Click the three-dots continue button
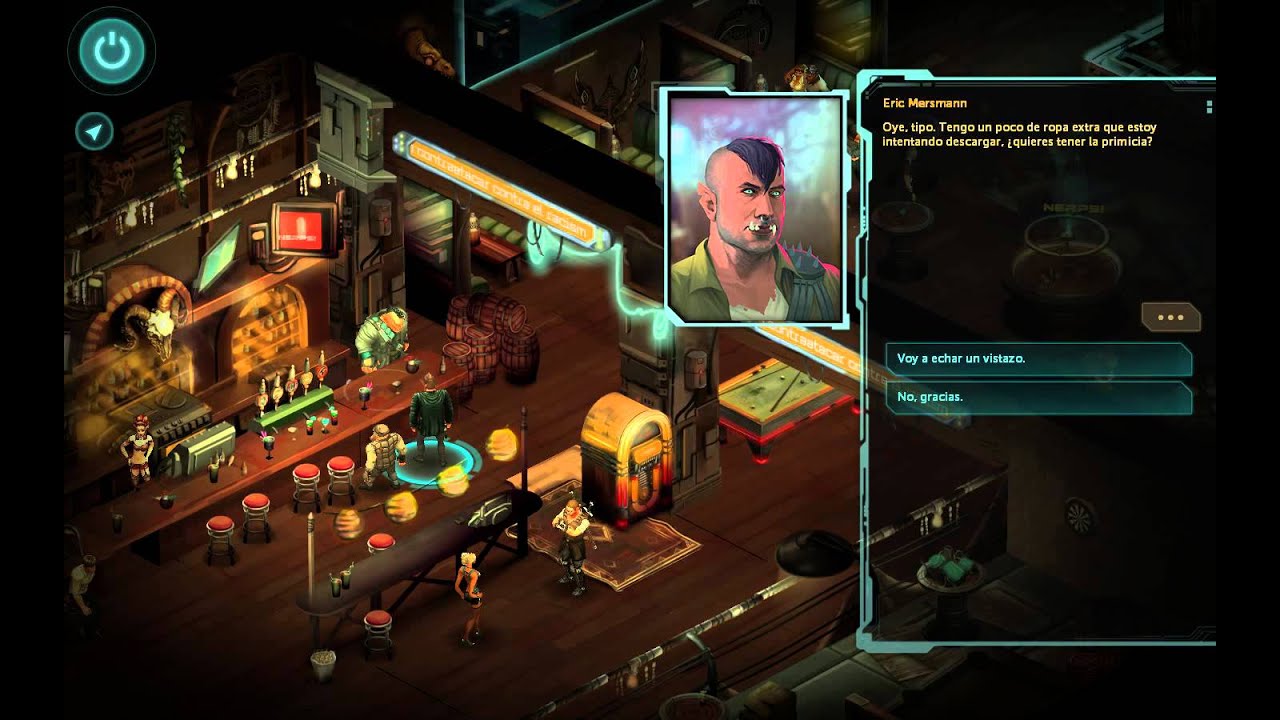 pos(1170,317)
